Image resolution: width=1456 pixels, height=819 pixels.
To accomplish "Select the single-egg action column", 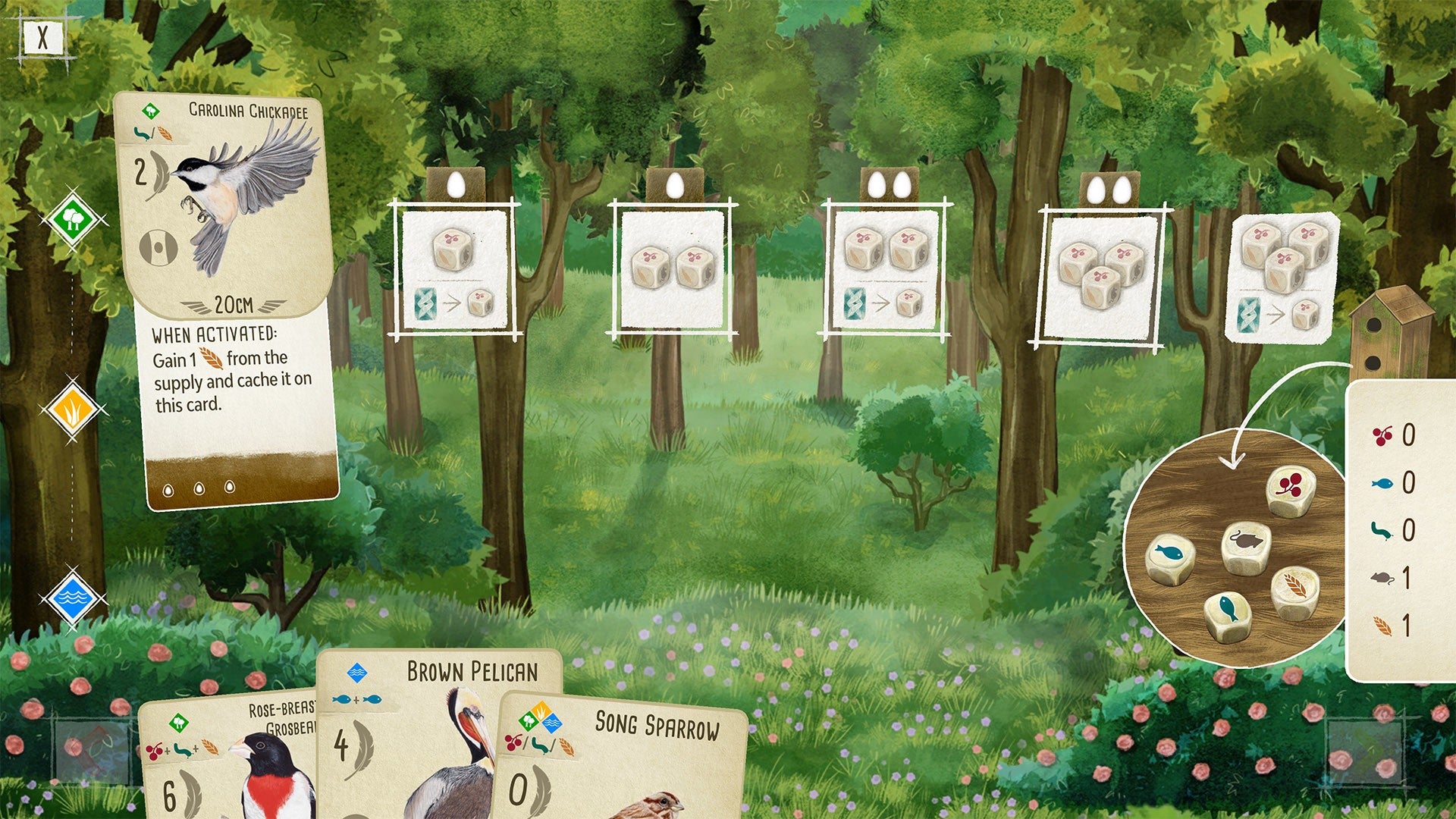I will click(x=453, y=269).
